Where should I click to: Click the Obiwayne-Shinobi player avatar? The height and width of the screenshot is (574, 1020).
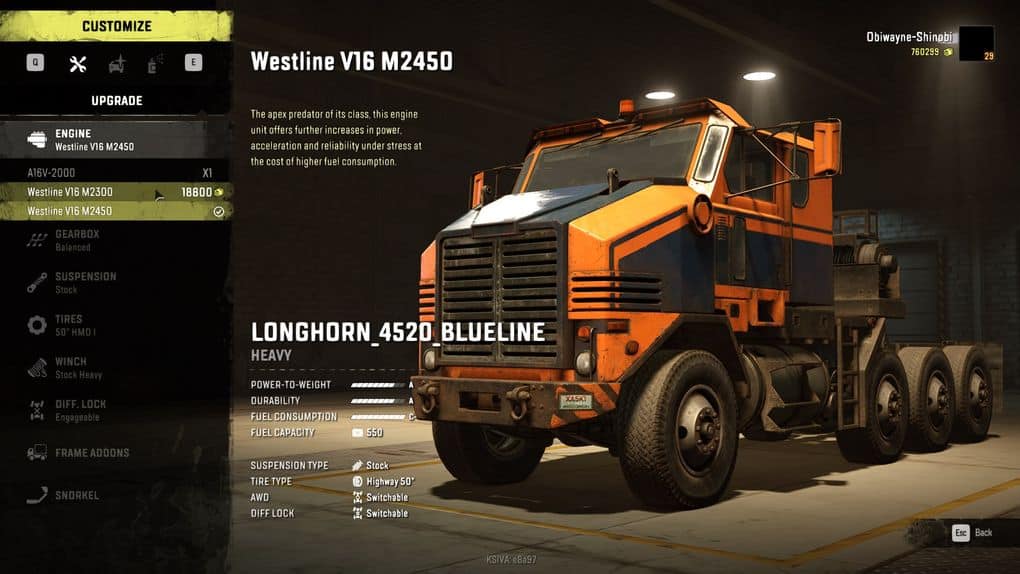tap(976, 44)
